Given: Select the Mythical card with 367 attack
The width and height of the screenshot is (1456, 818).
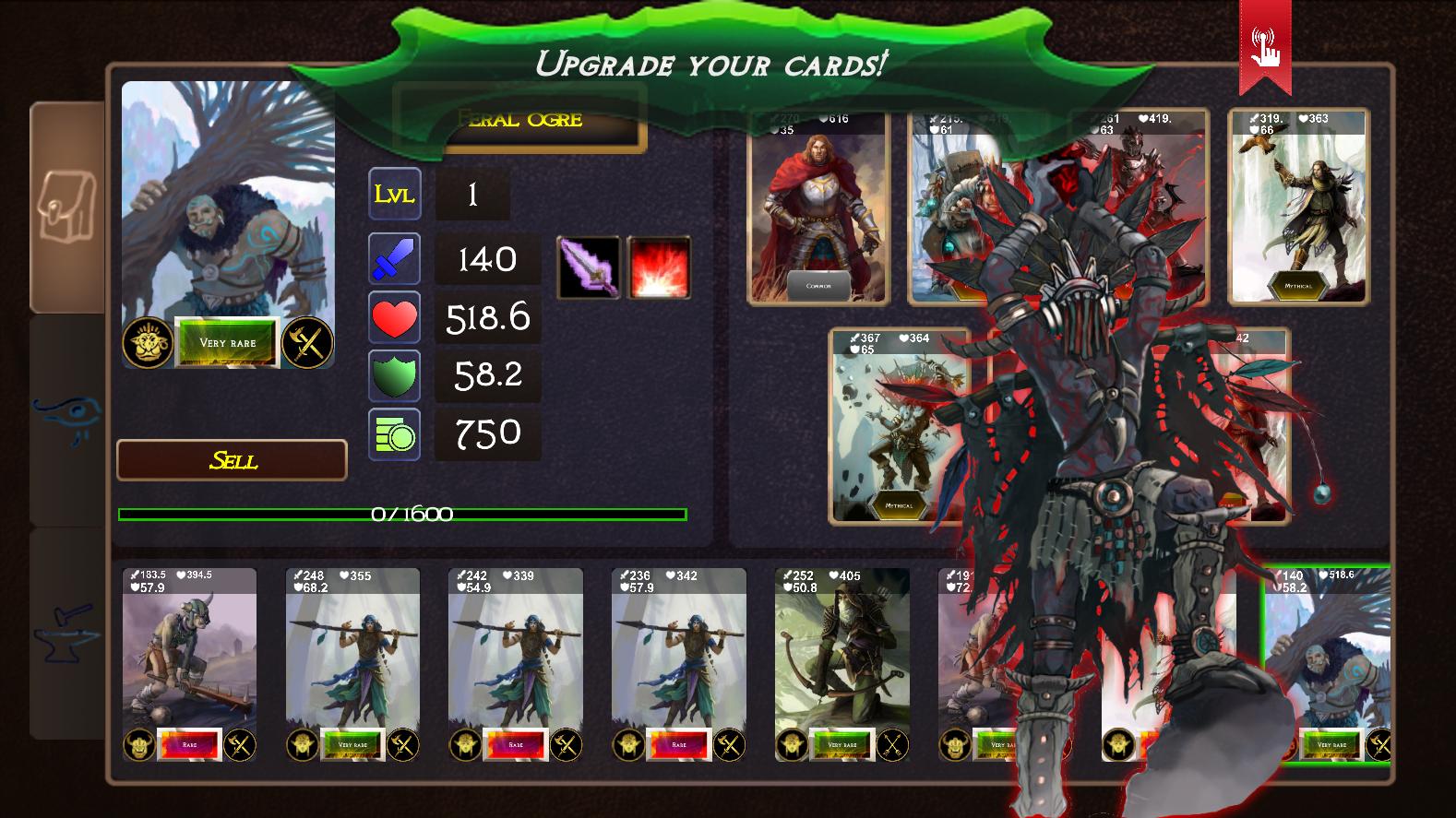Looking at the screenshot, I should point(900,424).
